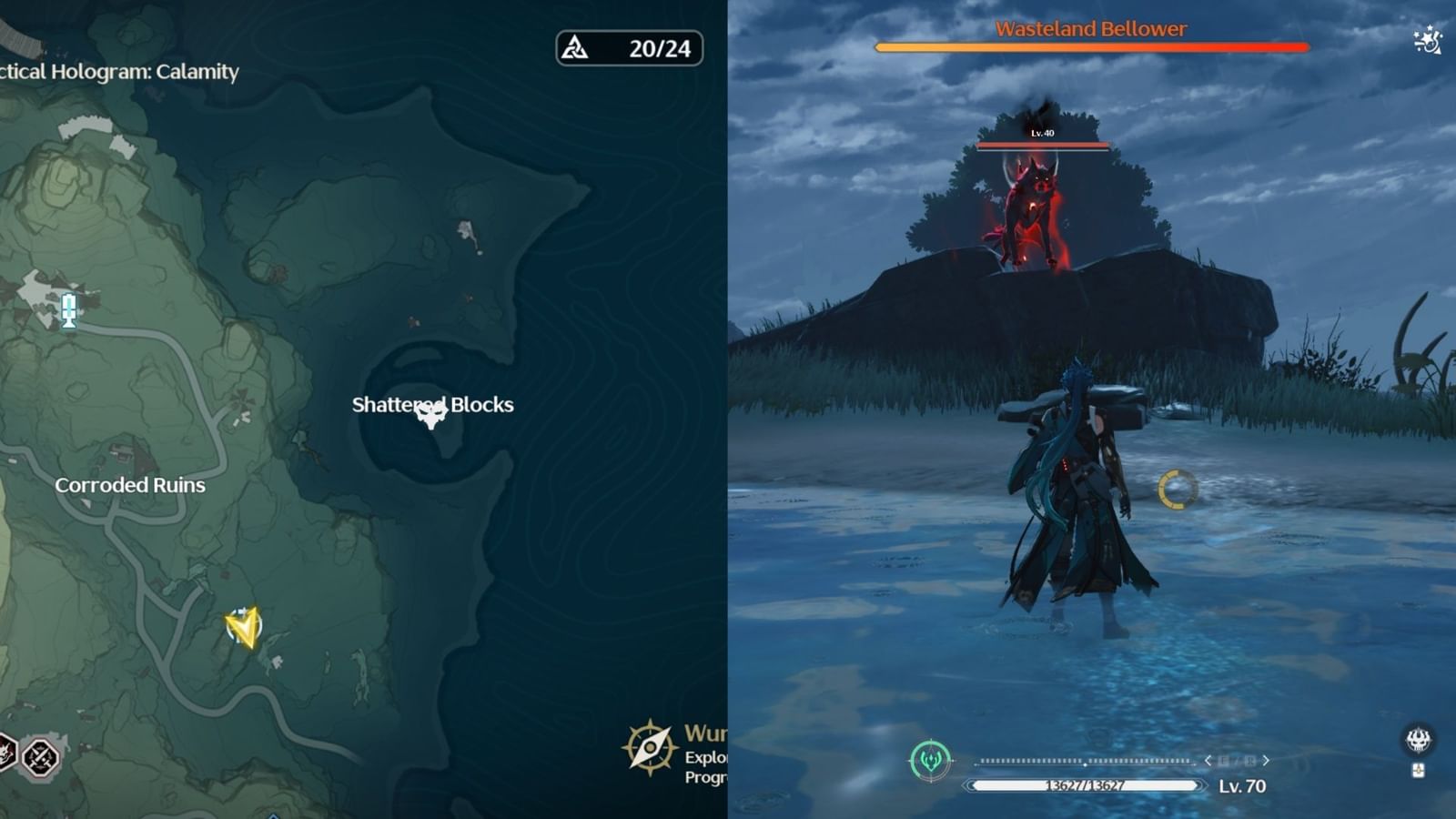Click the item pickup card icon above Lv. 70
The height and width of the screenshot is (819, 1456).
click(1419, 771)
